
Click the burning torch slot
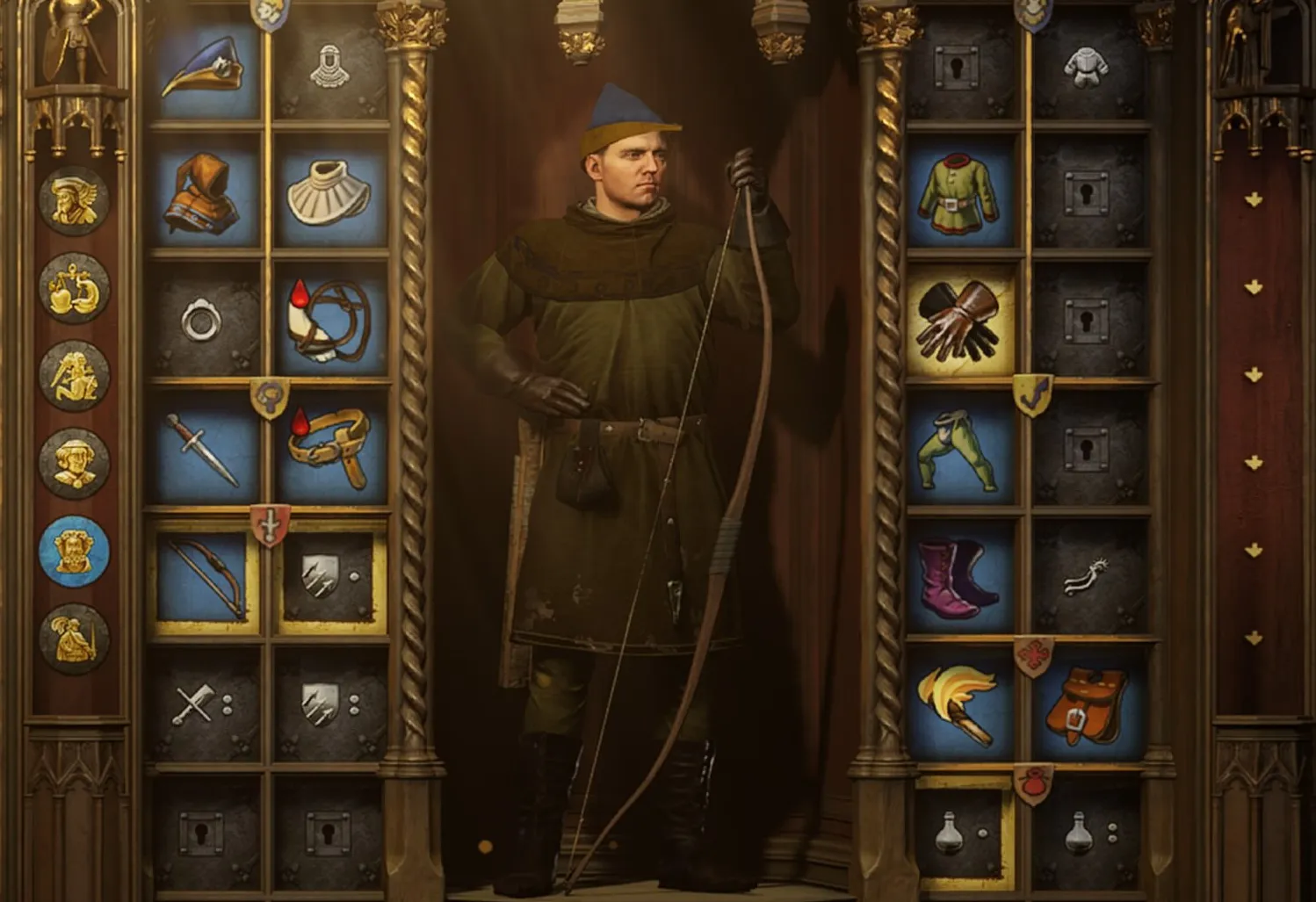(961, 704)
